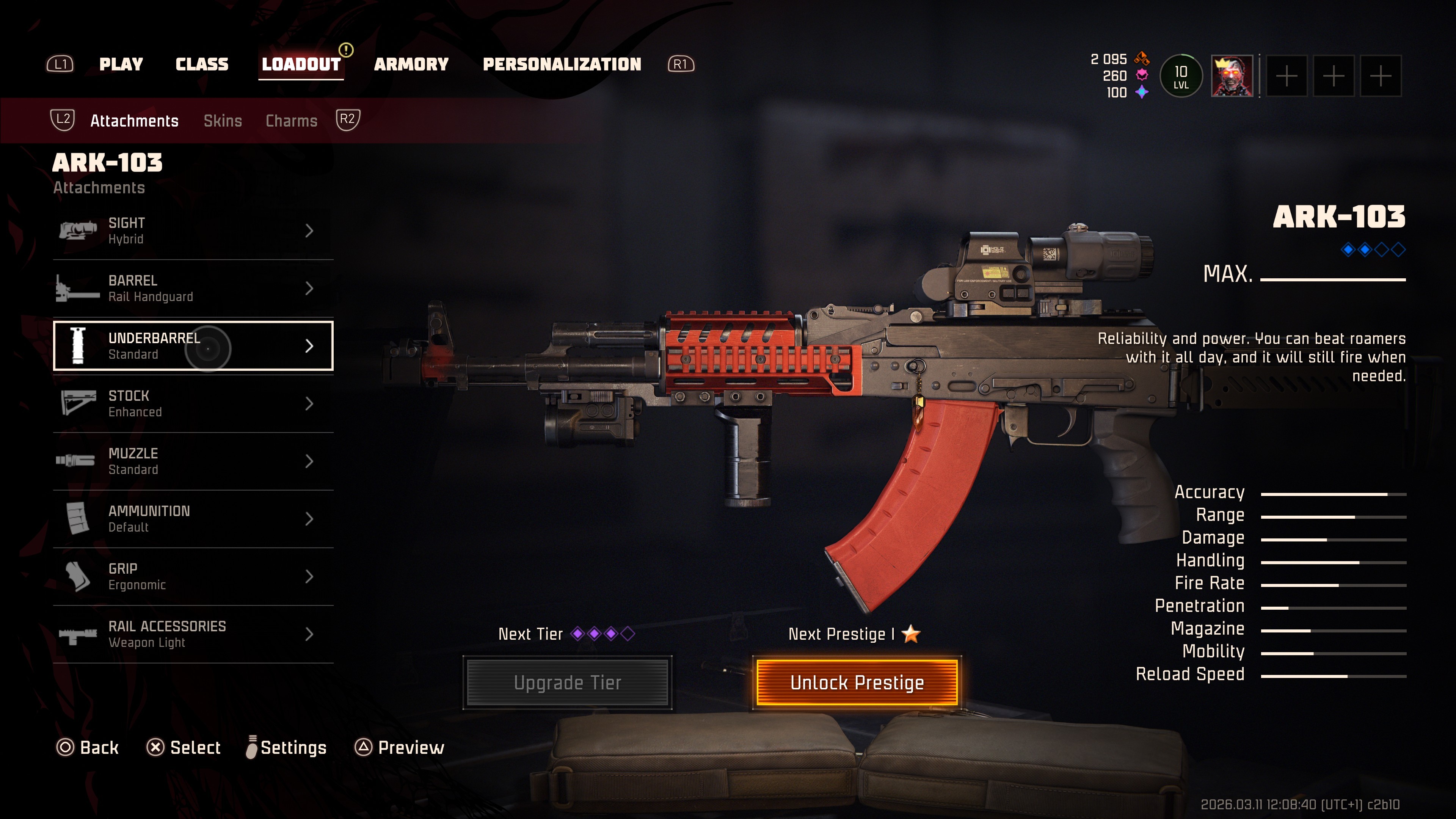
Task: Activate the Unlock Prestige button
Action: tap(857, 683)
